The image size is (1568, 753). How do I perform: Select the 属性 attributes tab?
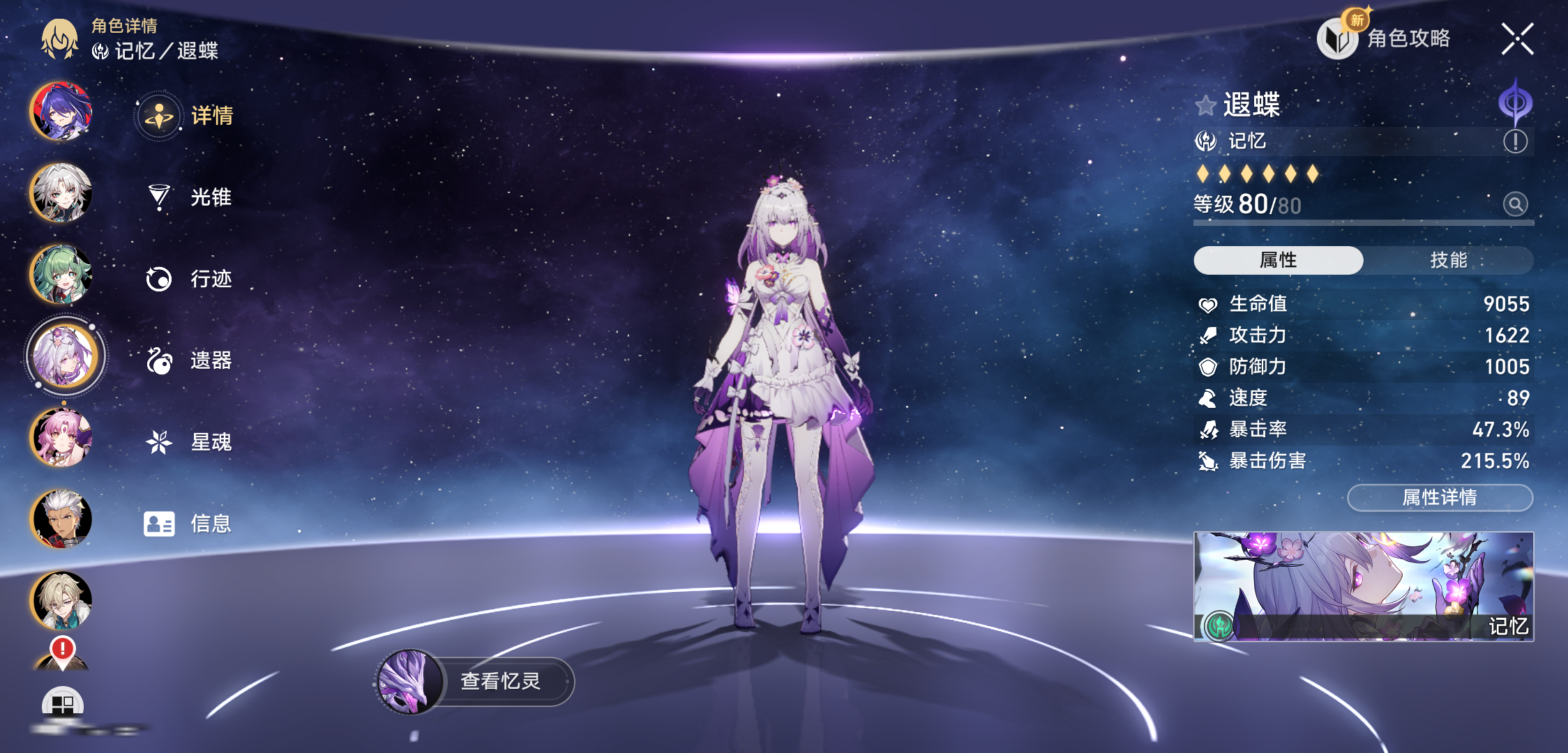(1278, 260)
